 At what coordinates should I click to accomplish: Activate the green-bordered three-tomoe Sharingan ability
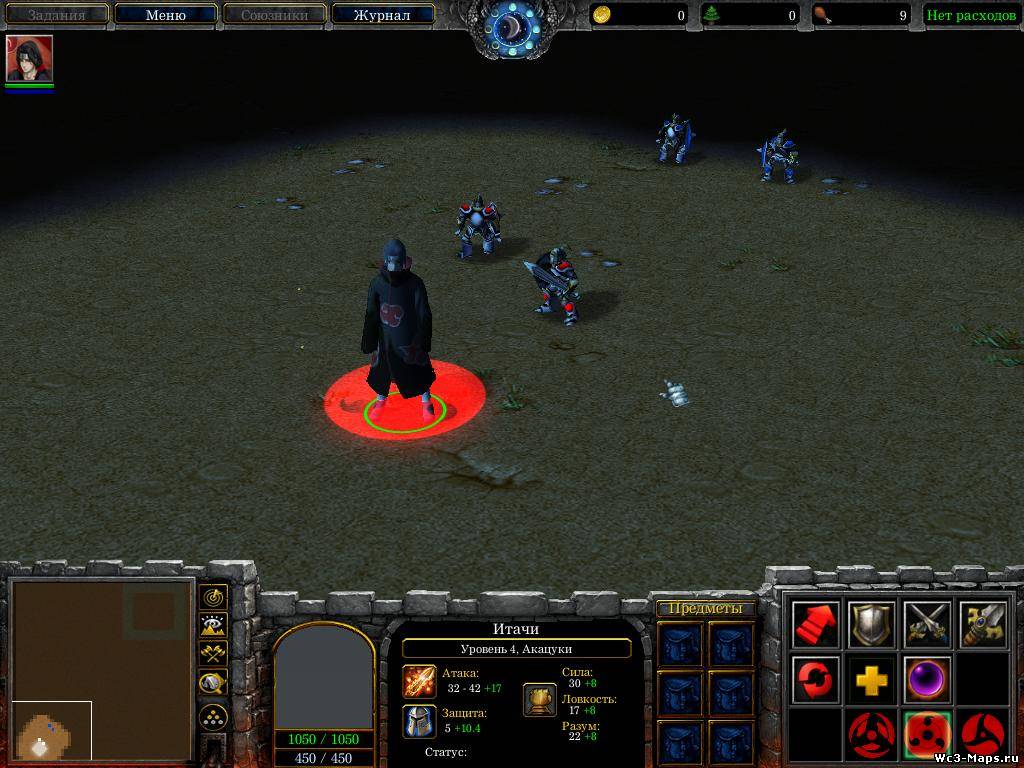point(928,736)
